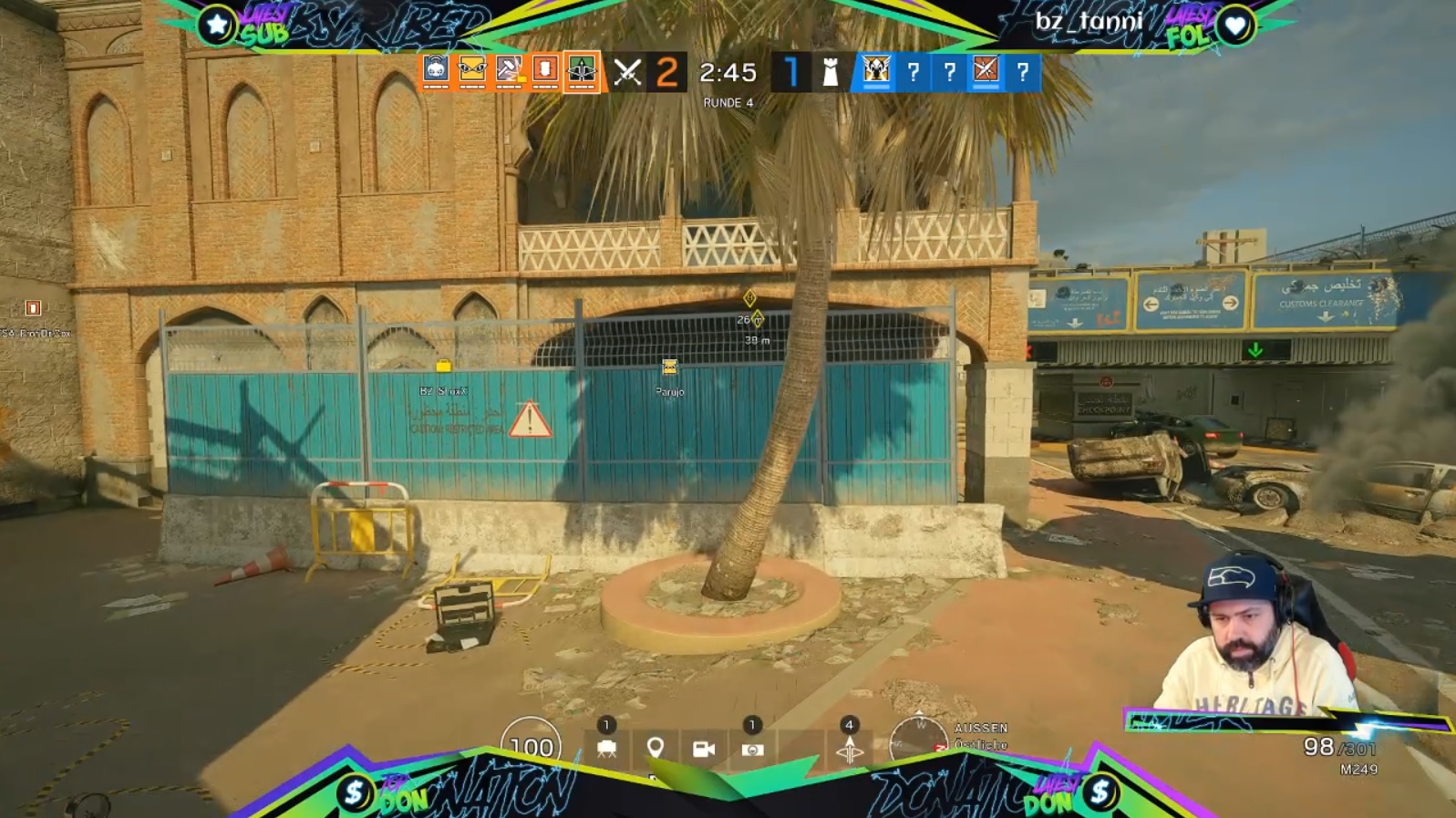
Task: Select the winged operator icon on blue team
Action: 876,70
